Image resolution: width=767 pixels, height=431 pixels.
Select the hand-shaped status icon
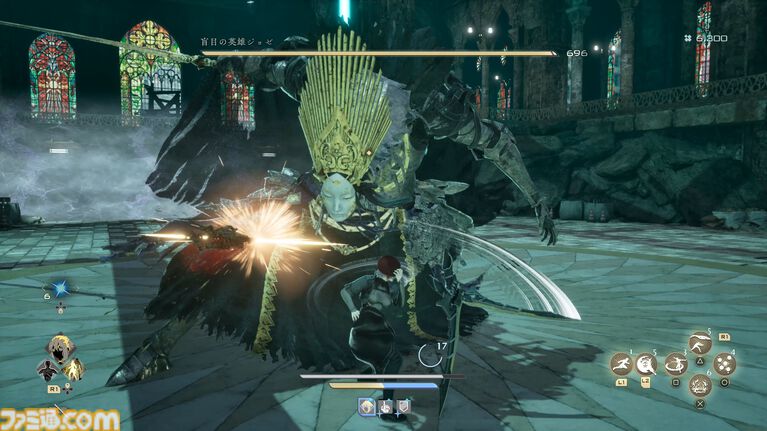385,405
